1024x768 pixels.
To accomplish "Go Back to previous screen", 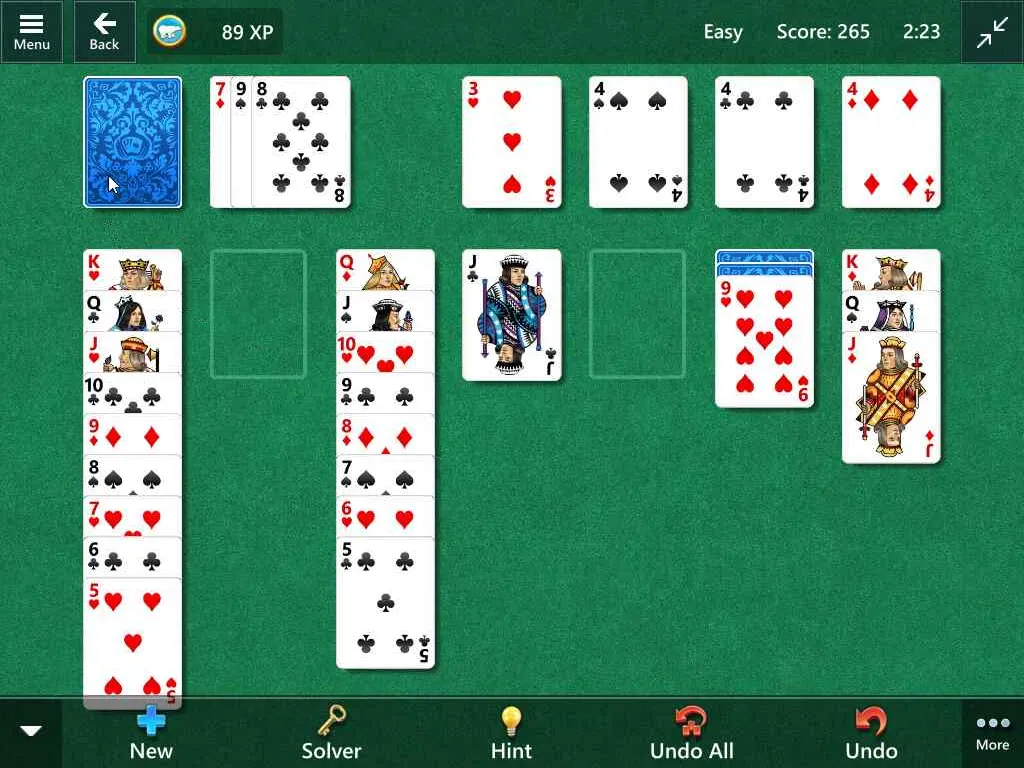I will pyautogui.click(x=104, y=31).
